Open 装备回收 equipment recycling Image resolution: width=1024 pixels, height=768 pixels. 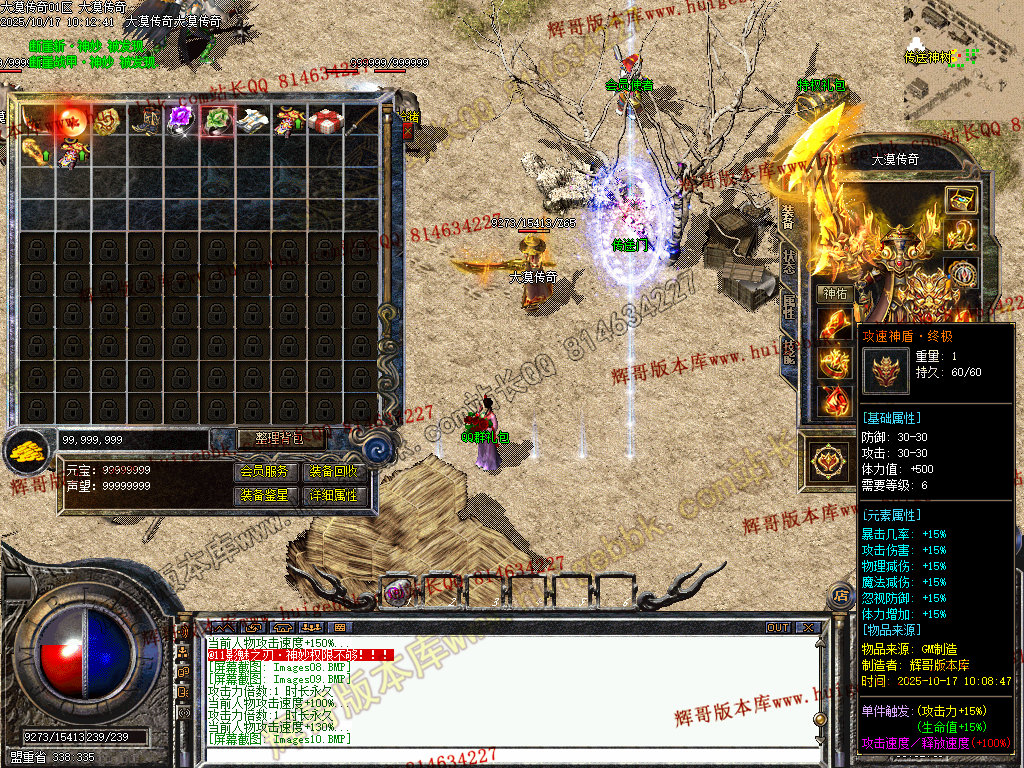(x=334, y=472)
